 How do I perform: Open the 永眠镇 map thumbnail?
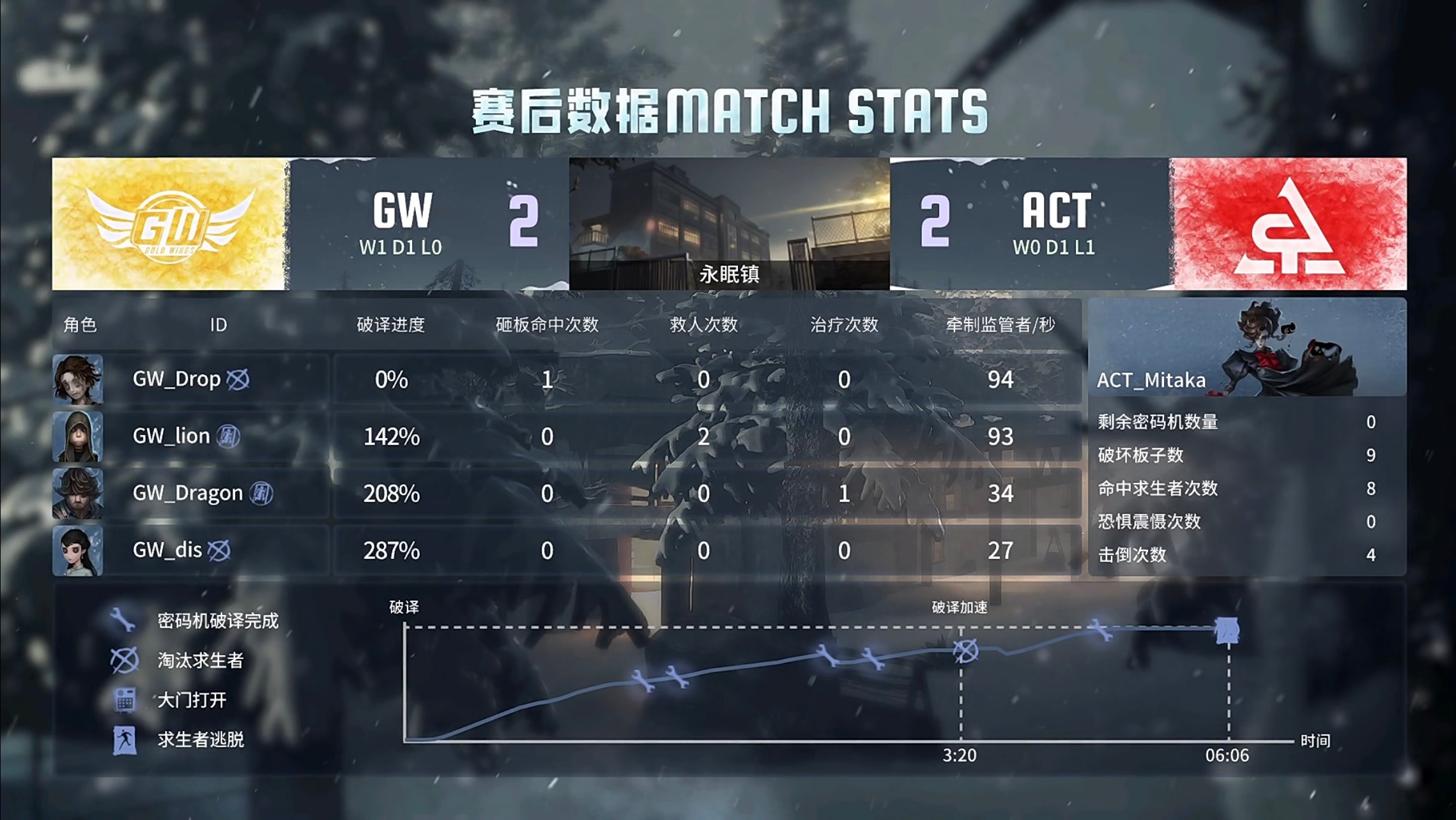point(729,224)
